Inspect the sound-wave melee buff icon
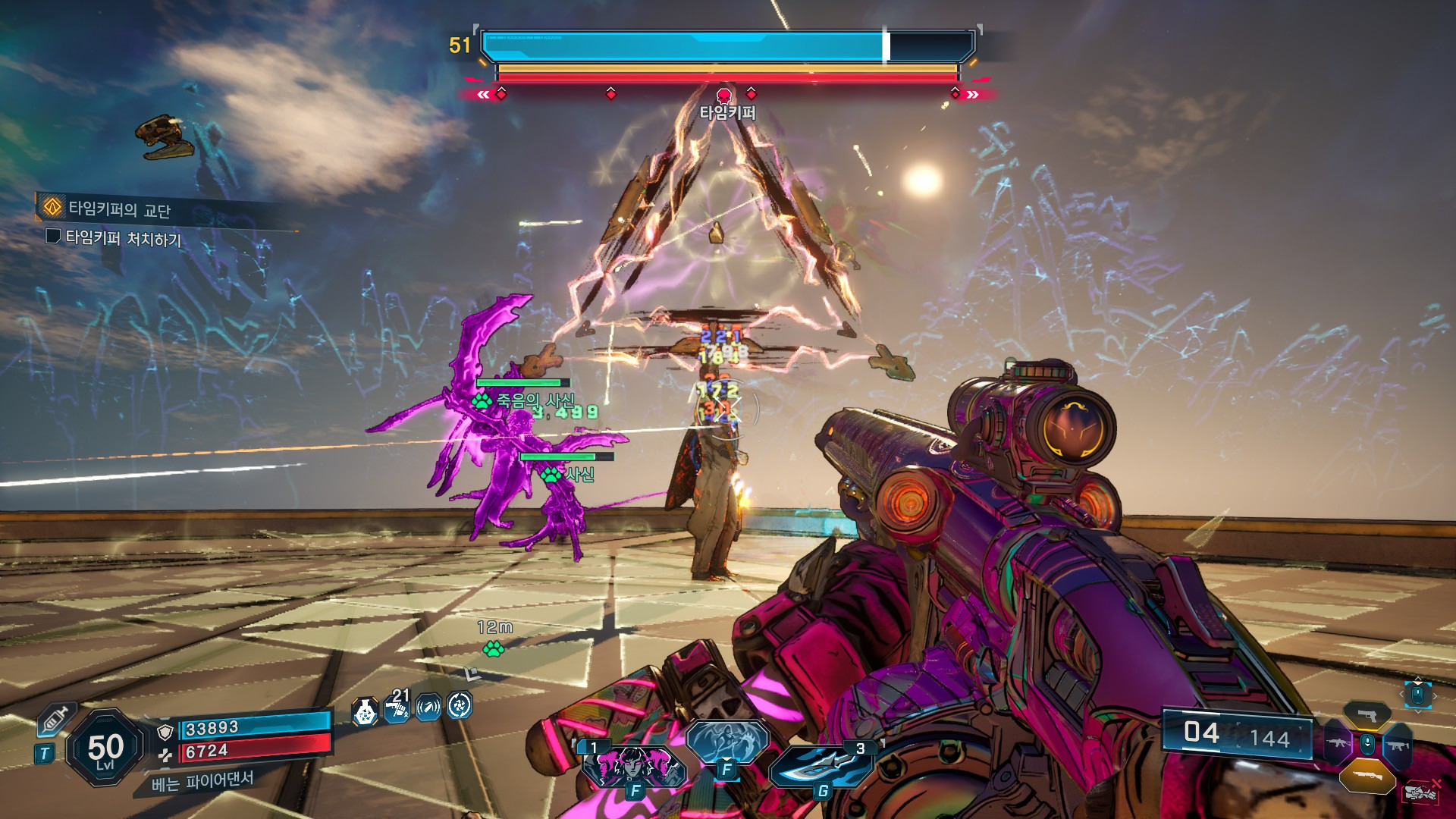The width and height of the screenshot is (1456, 819). [x=428, y=708]
